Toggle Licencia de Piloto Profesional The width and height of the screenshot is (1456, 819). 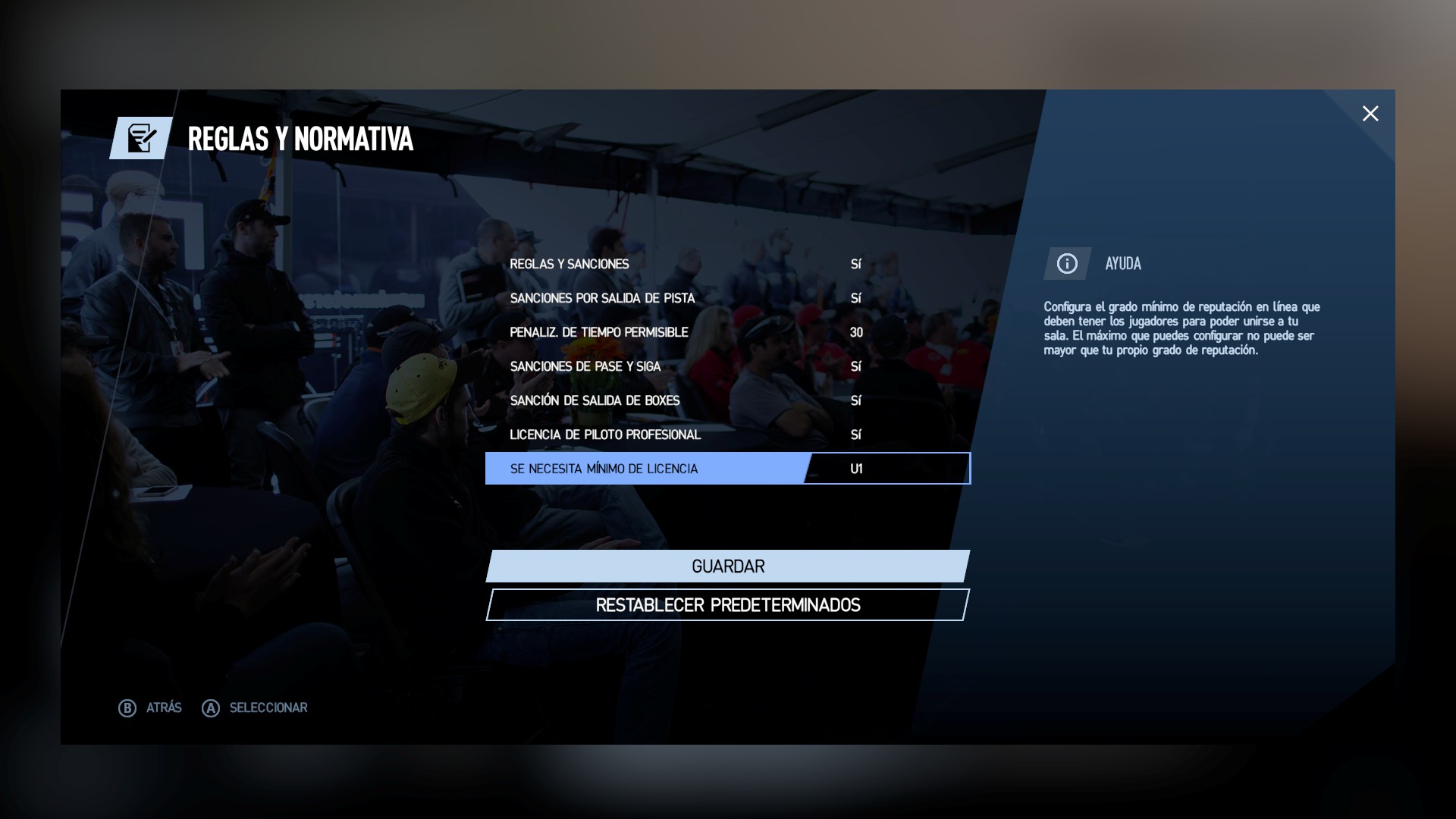coord(727,435)
